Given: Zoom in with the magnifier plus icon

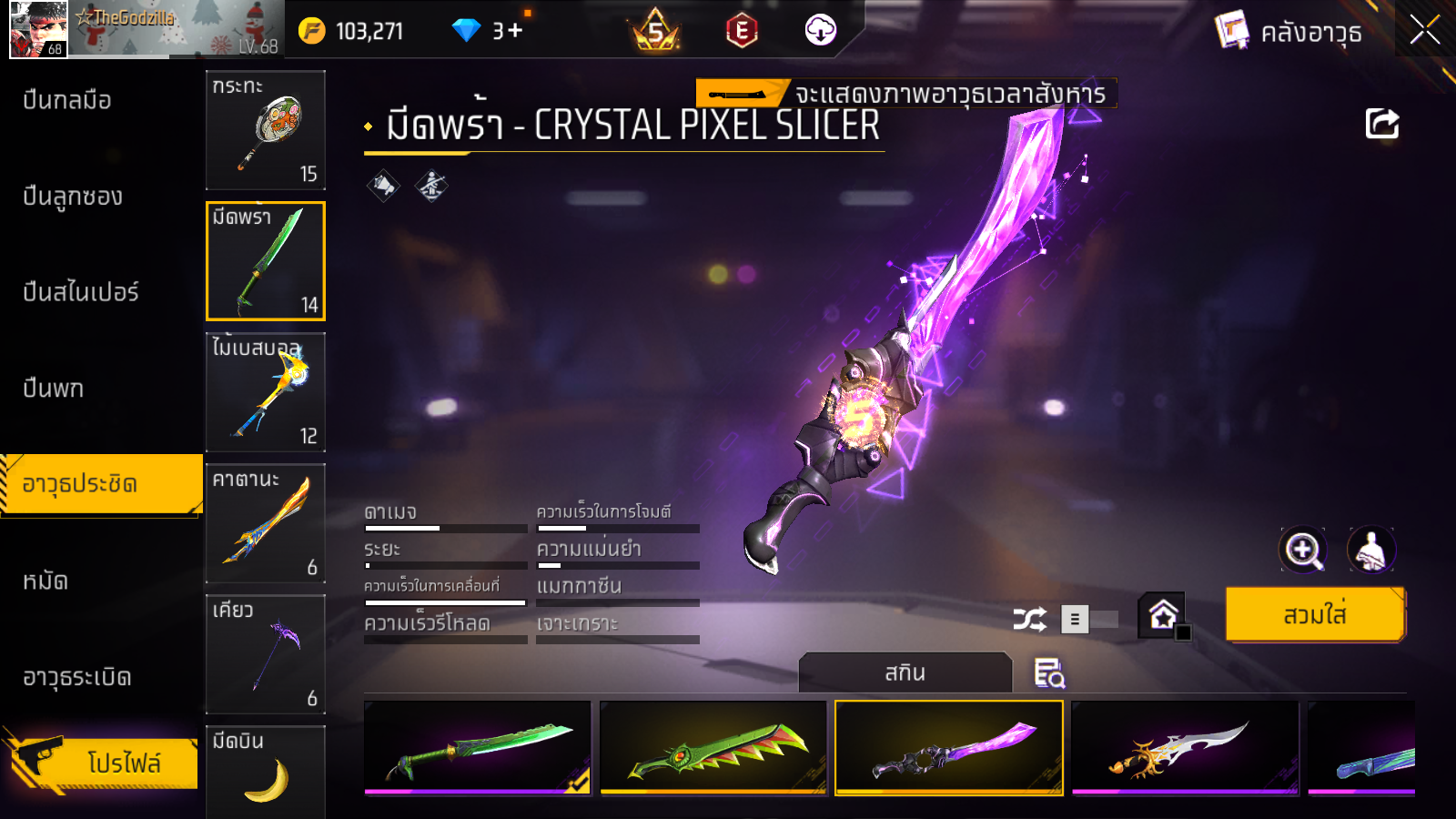Looking at the screenshot, I should (x=1303, y=550).
